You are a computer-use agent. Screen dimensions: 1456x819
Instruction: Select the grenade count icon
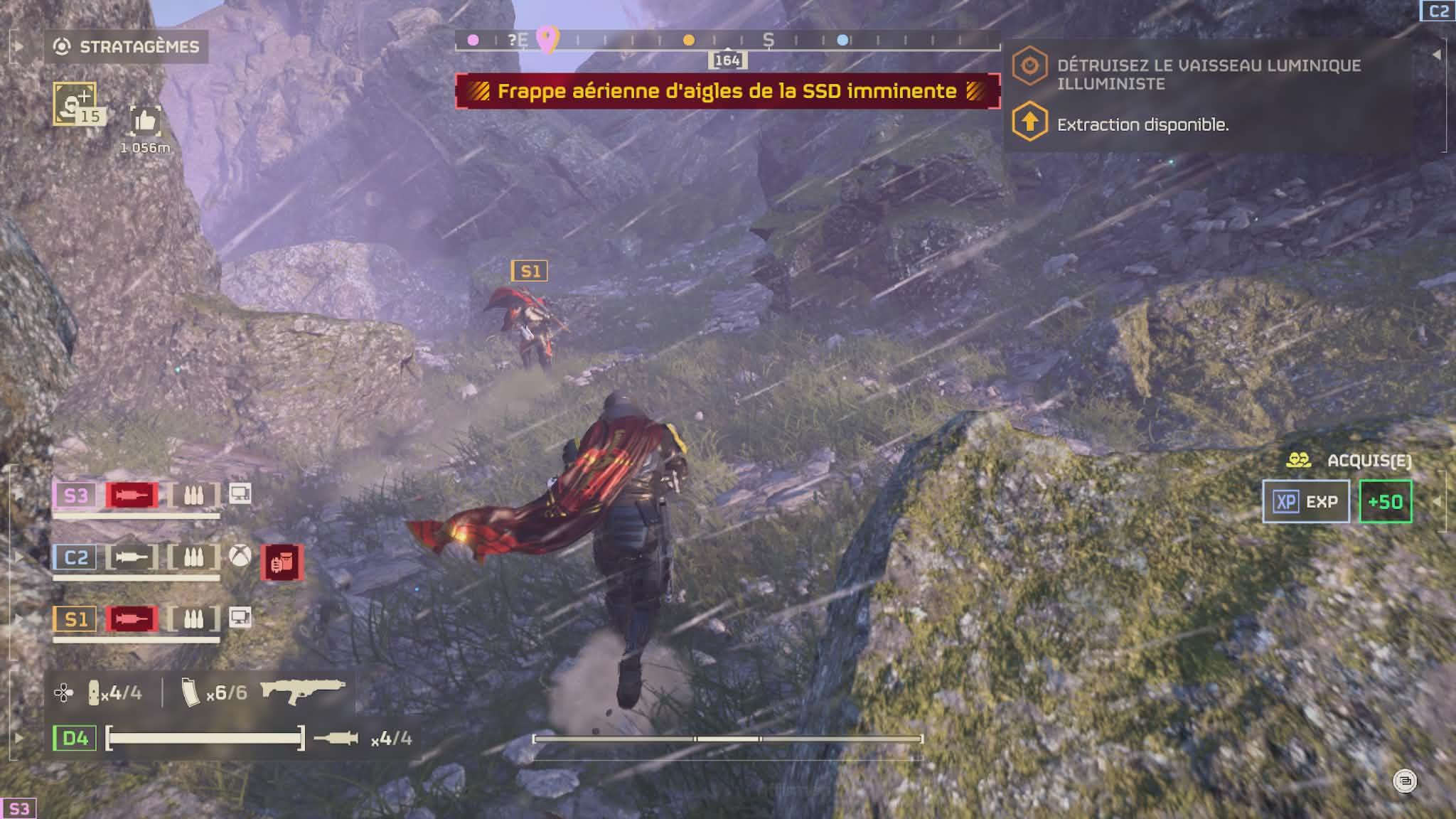click(x=94, y=692)
